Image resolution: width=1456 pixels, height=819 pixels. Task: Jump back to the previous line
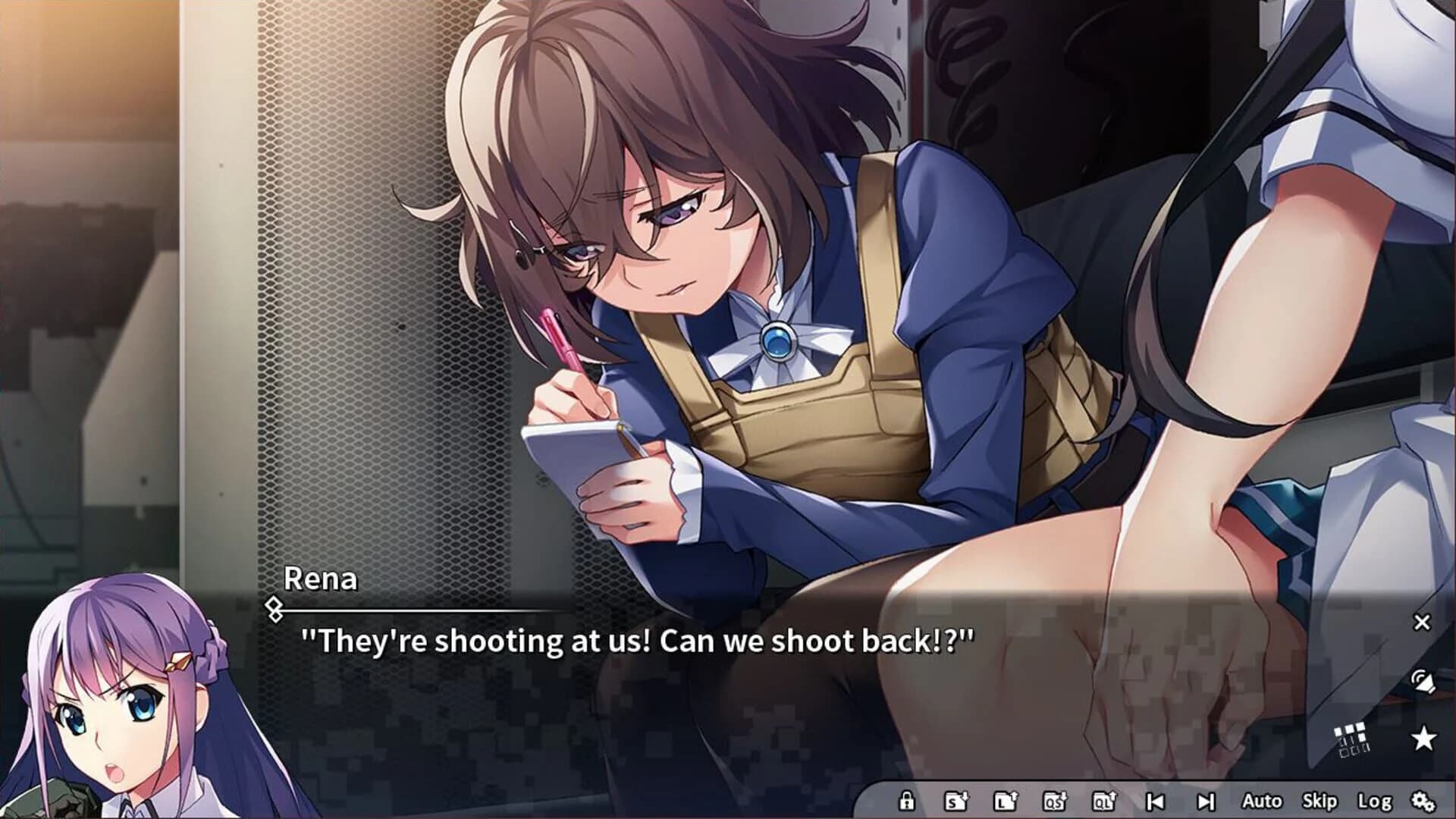pos(1155,801)
